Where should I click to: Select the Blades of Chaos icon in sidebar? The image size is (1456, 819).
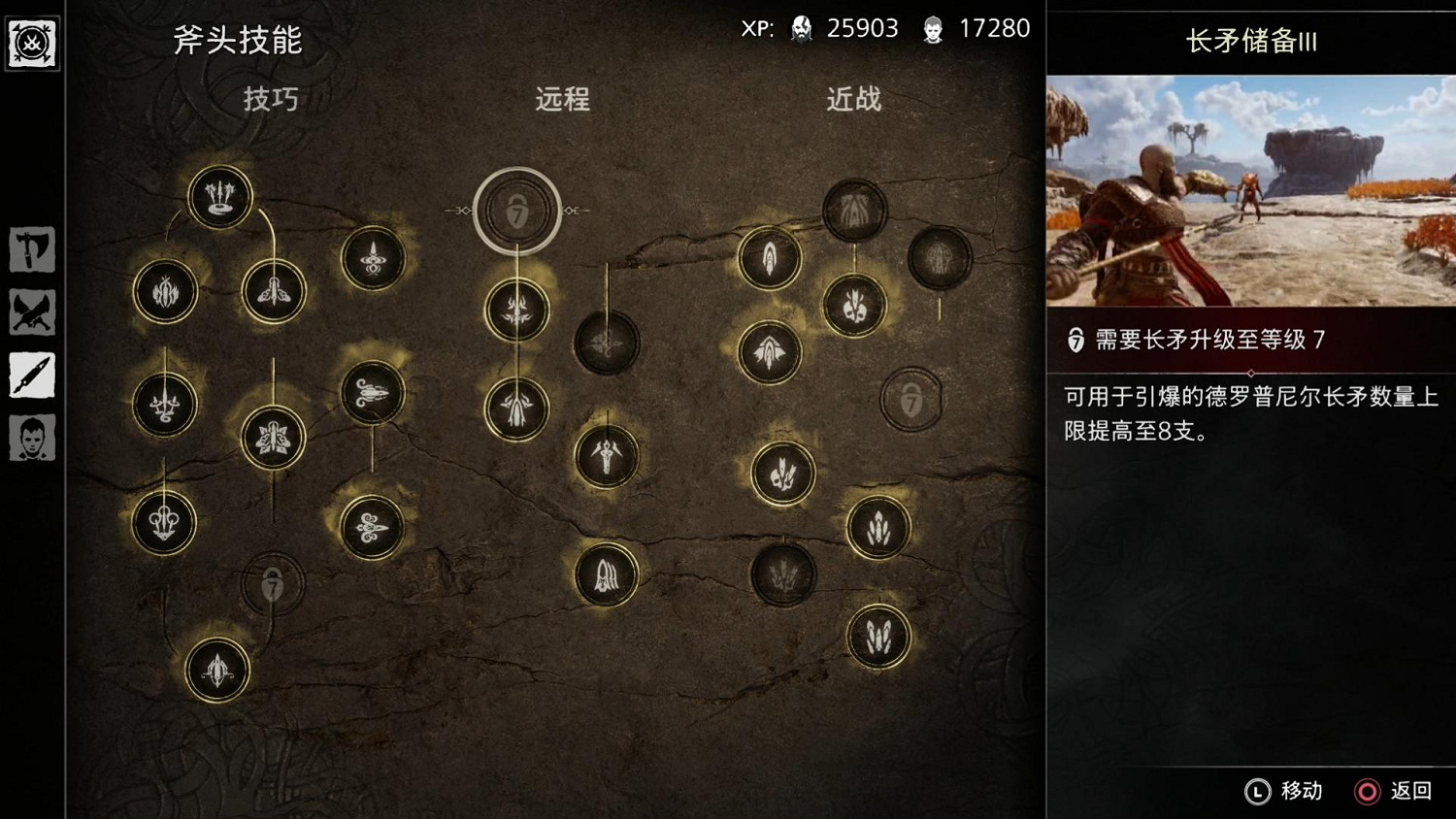(x=32, y=312)
